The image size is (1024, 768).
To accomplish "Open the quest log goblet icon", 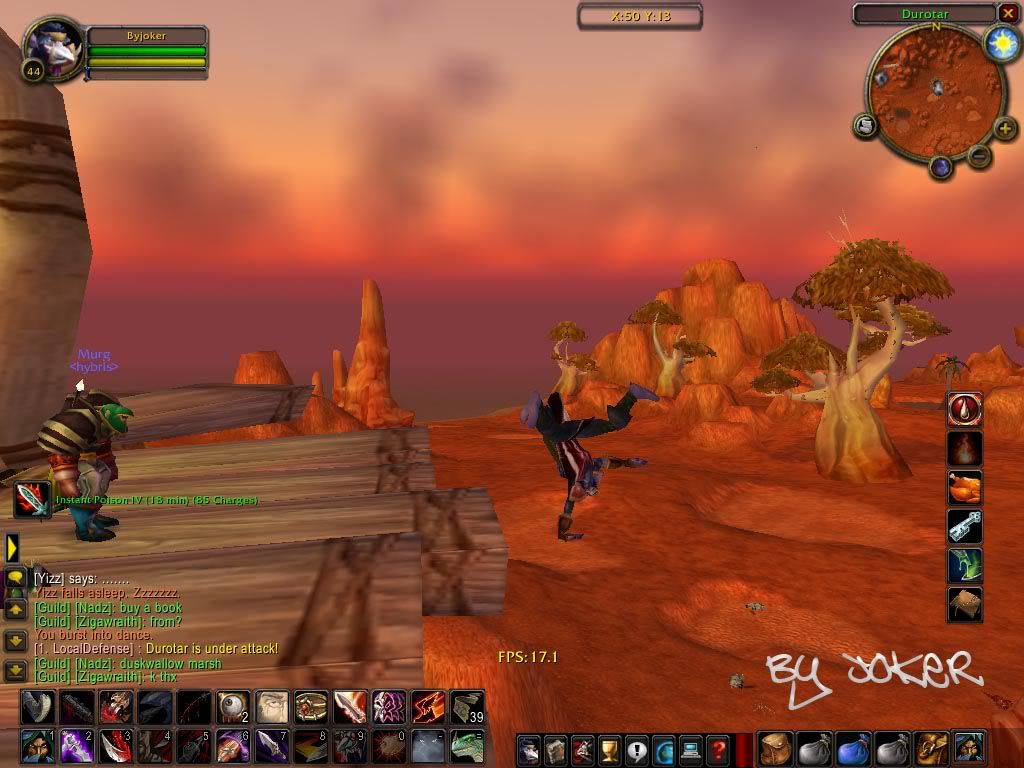I will [608, 749].
